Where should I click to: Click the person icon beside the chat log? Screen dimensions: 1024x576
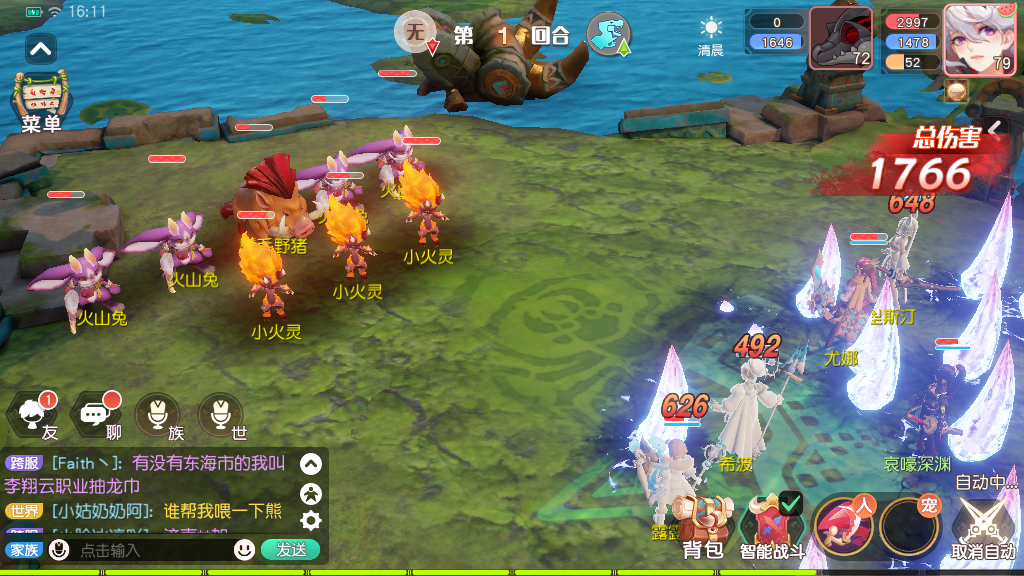pos(311,492)
